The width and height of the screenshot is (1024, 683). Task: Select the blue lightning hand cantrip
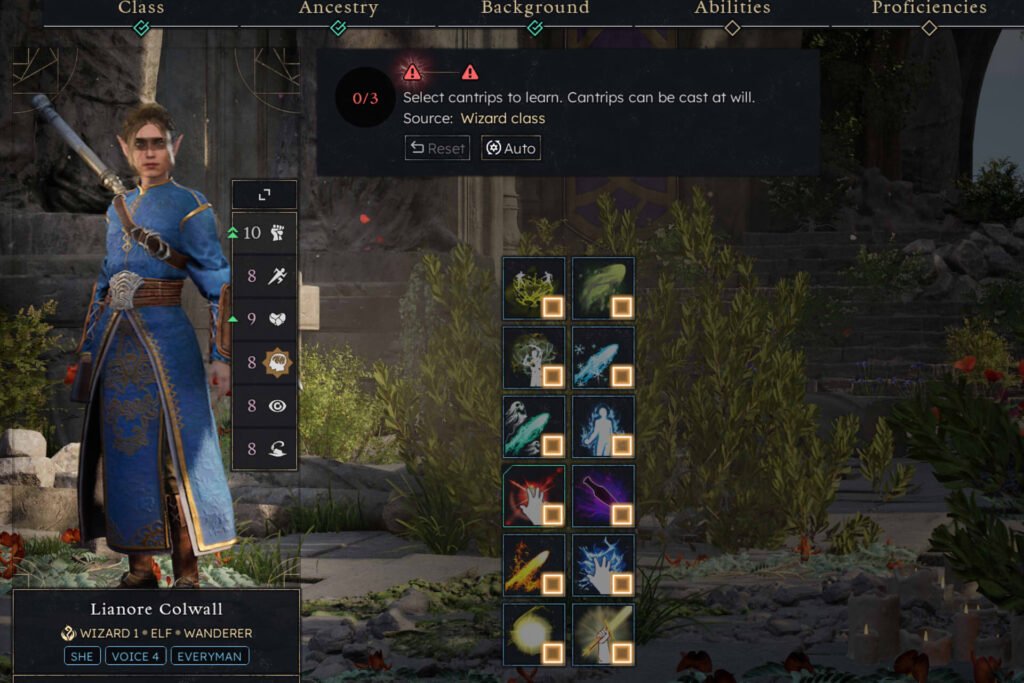point(603,565)
